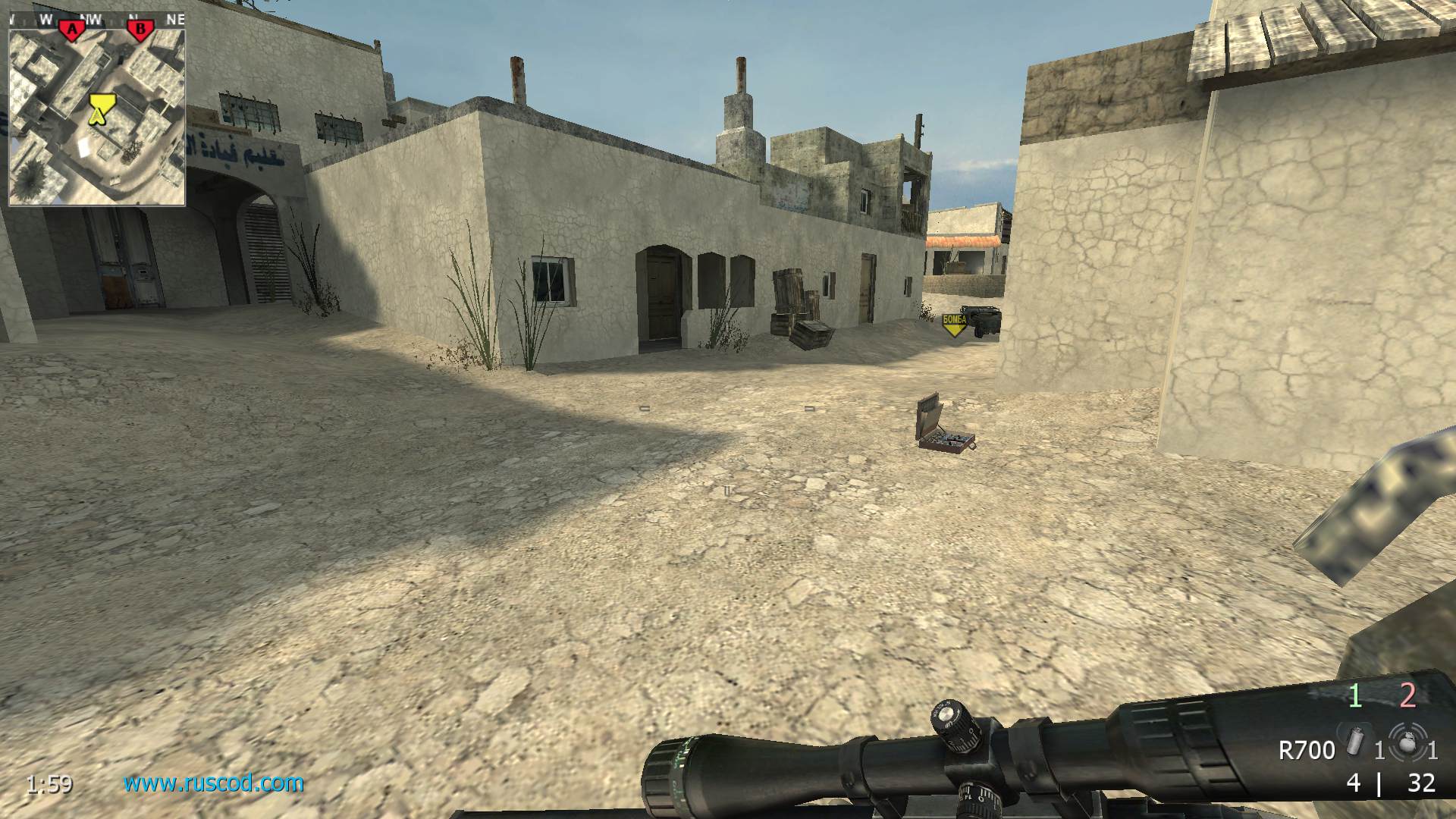Select the red B bombsite marker
Viewport: 1456px width, 819px height.
[x=140, y=30]
